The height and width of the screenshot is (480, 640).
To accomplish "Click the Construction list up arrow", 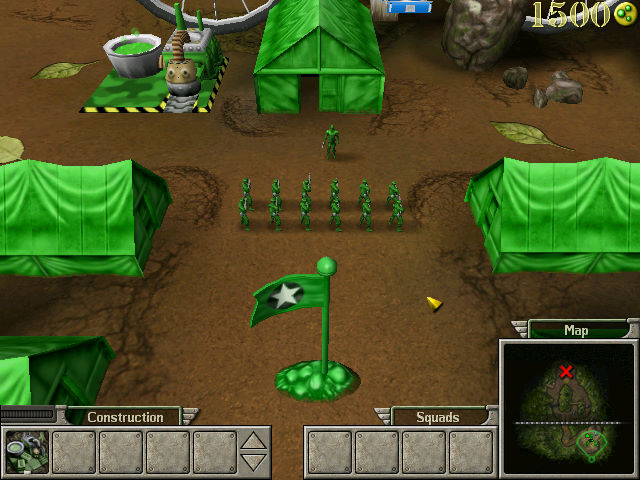I will (x=255, y=440).
